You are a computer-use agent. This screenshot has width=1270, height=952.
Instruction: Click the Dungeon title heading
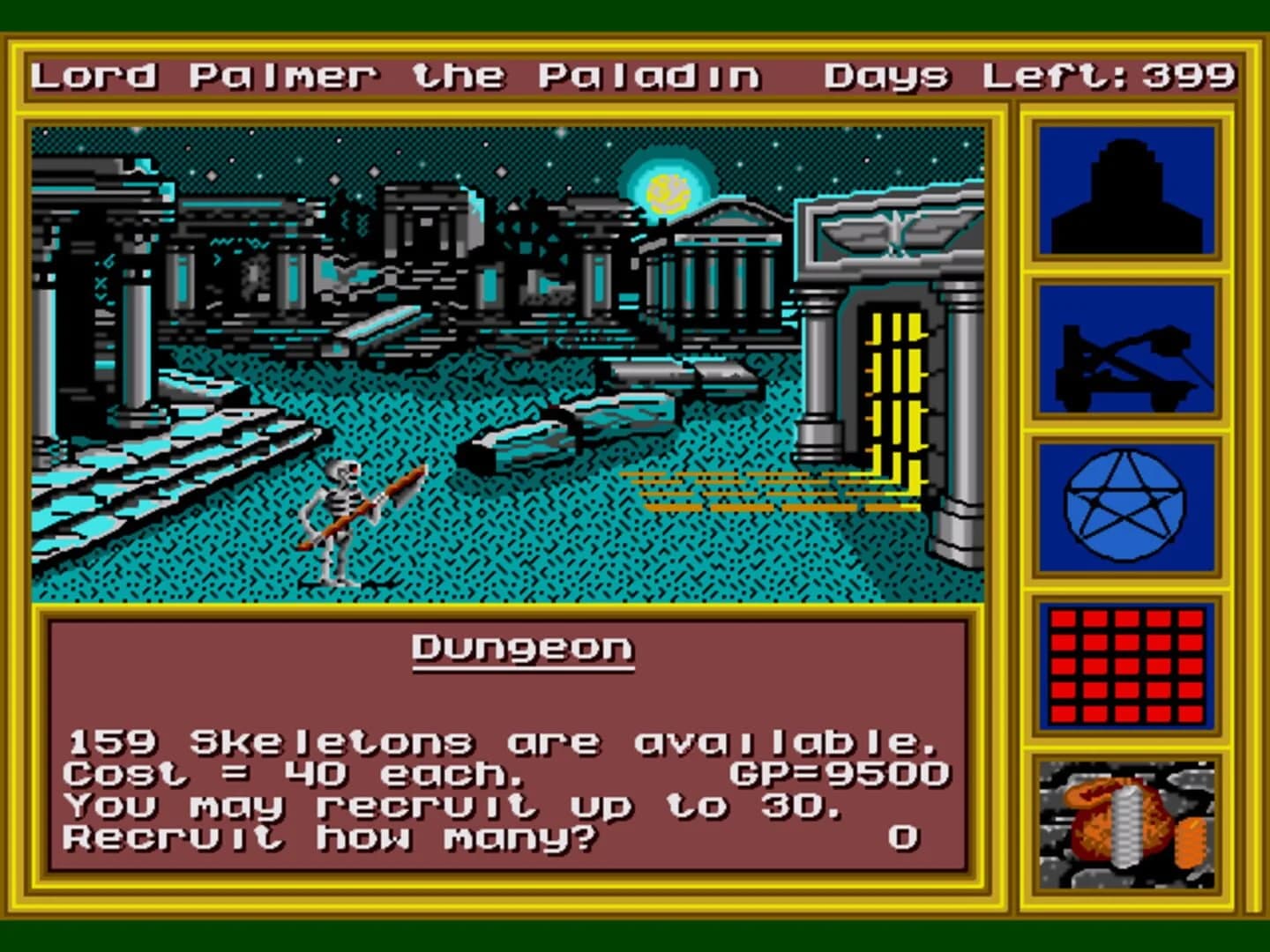524,648
